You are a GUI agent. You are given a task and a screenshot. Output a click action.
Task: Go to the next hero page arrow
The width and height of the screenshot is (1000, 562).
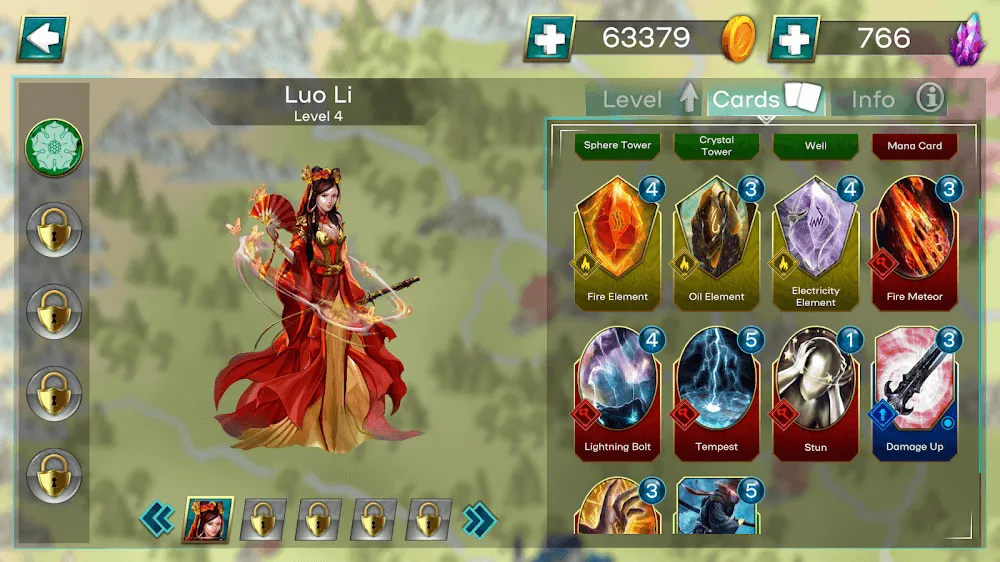479,519
